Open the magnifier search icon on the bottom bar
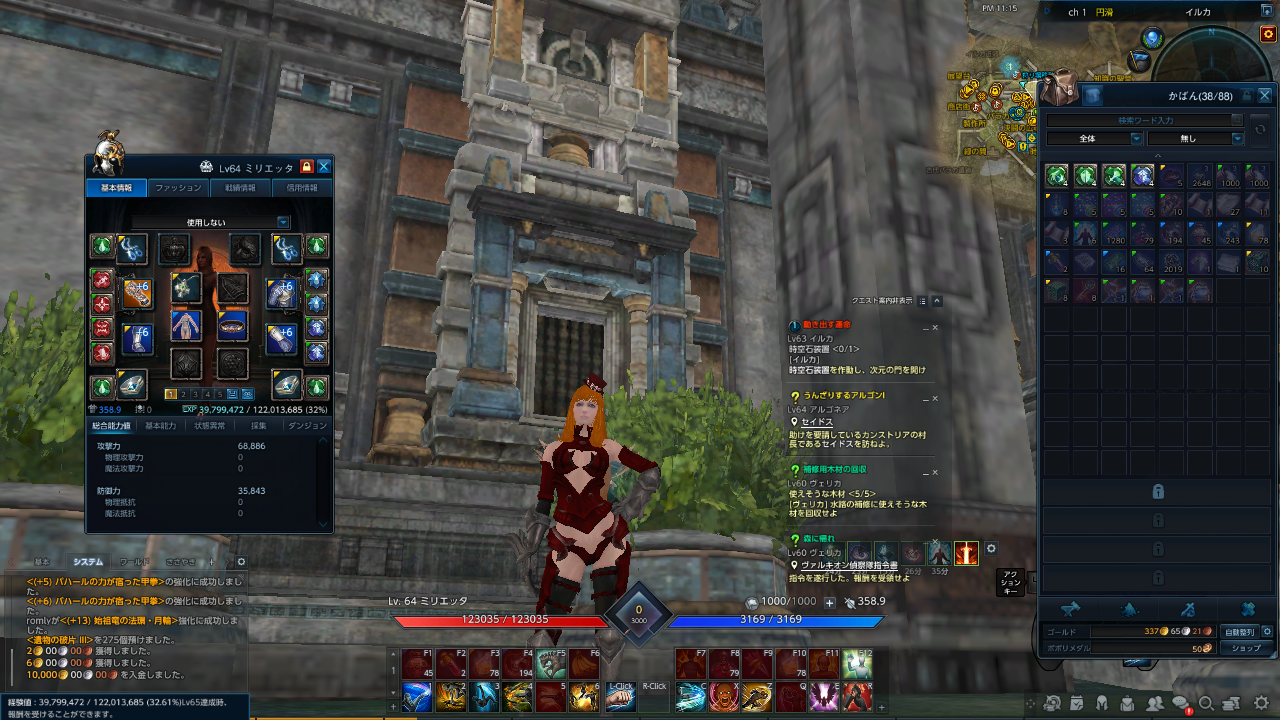 (1207, 703)
